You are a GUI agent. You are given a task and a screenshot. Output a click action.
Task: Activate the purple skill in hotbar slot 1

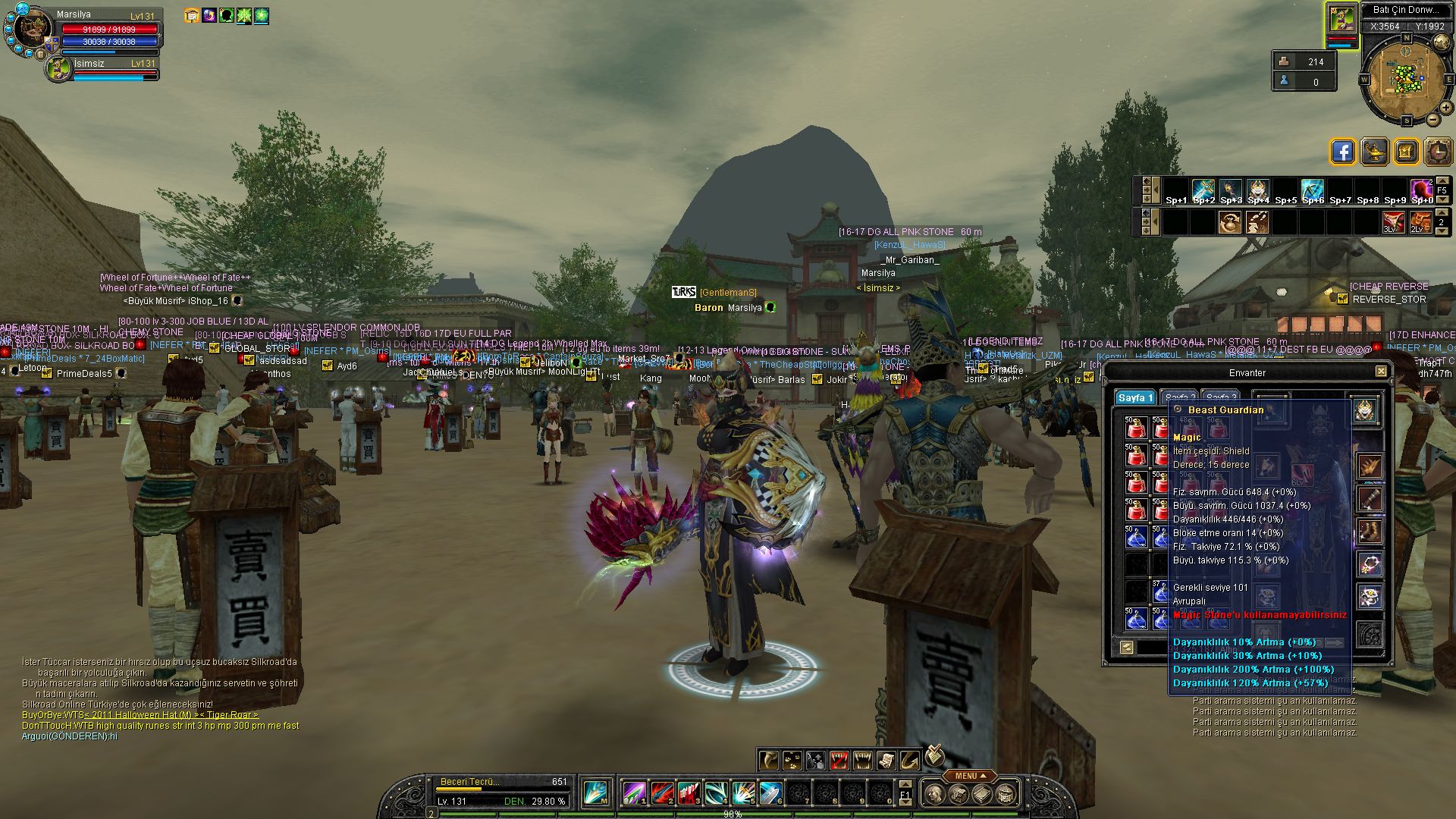tap(634, 793)
